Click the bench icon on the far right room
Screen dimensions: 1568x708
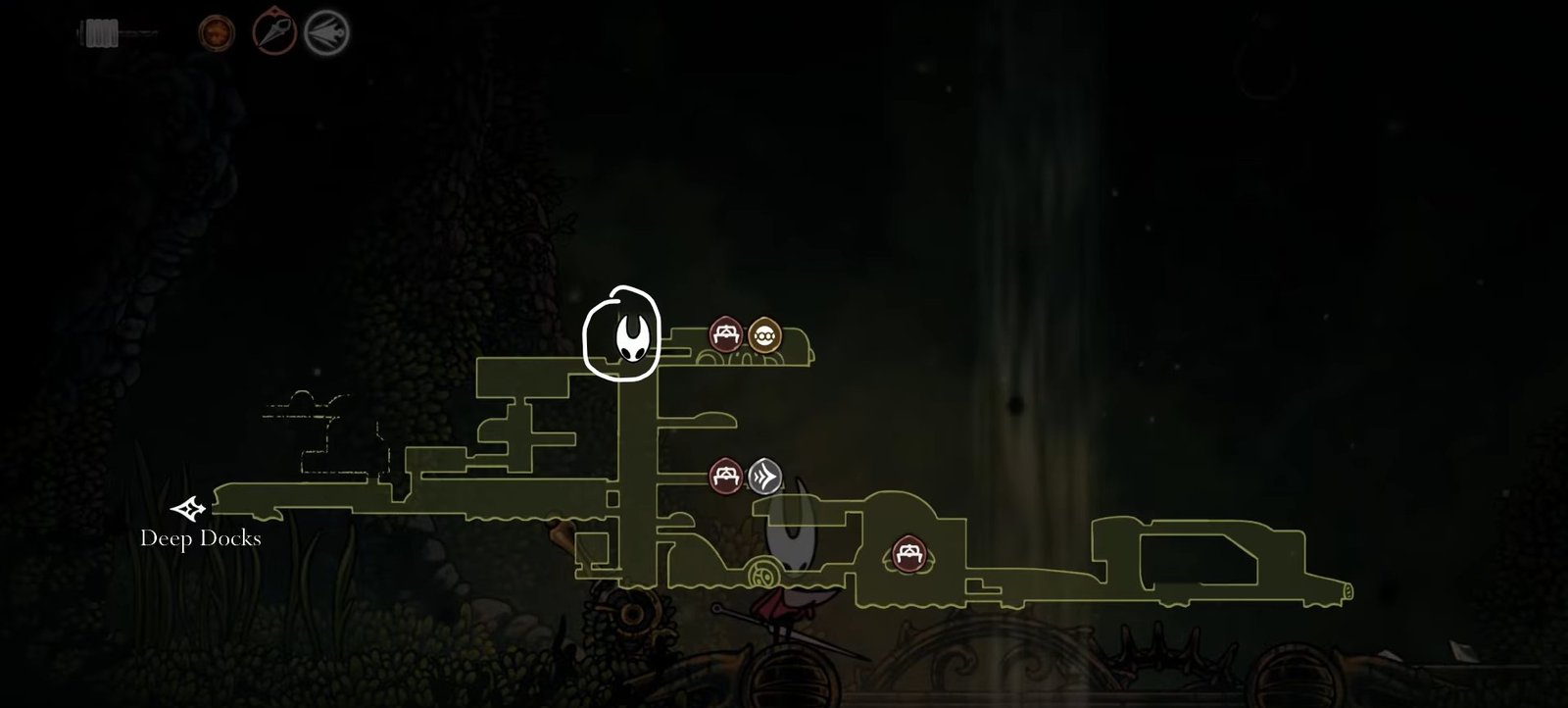pos(909,552)
